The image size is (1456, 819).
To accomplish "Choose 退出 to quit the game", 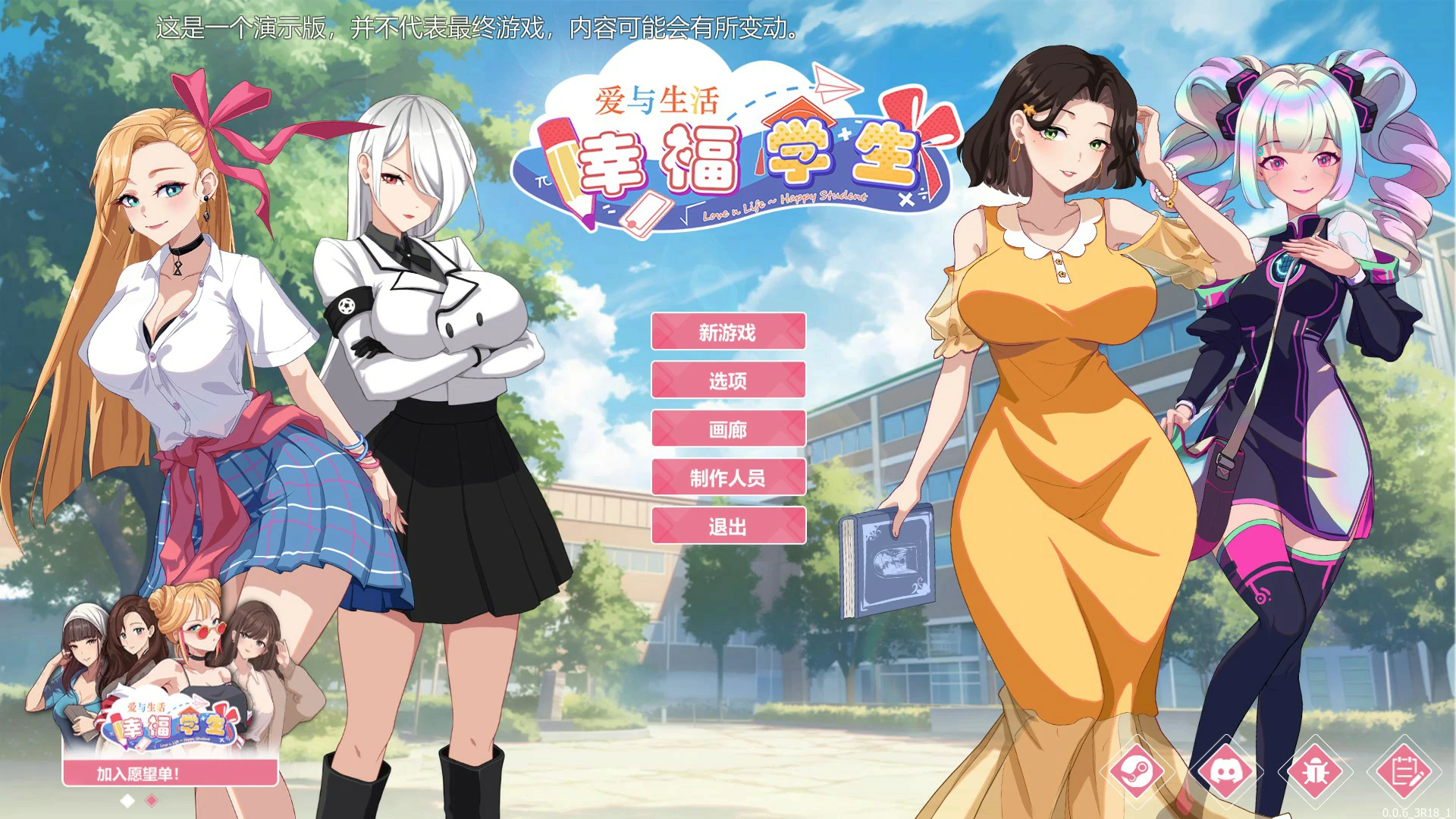I will (x=728, y=526).
